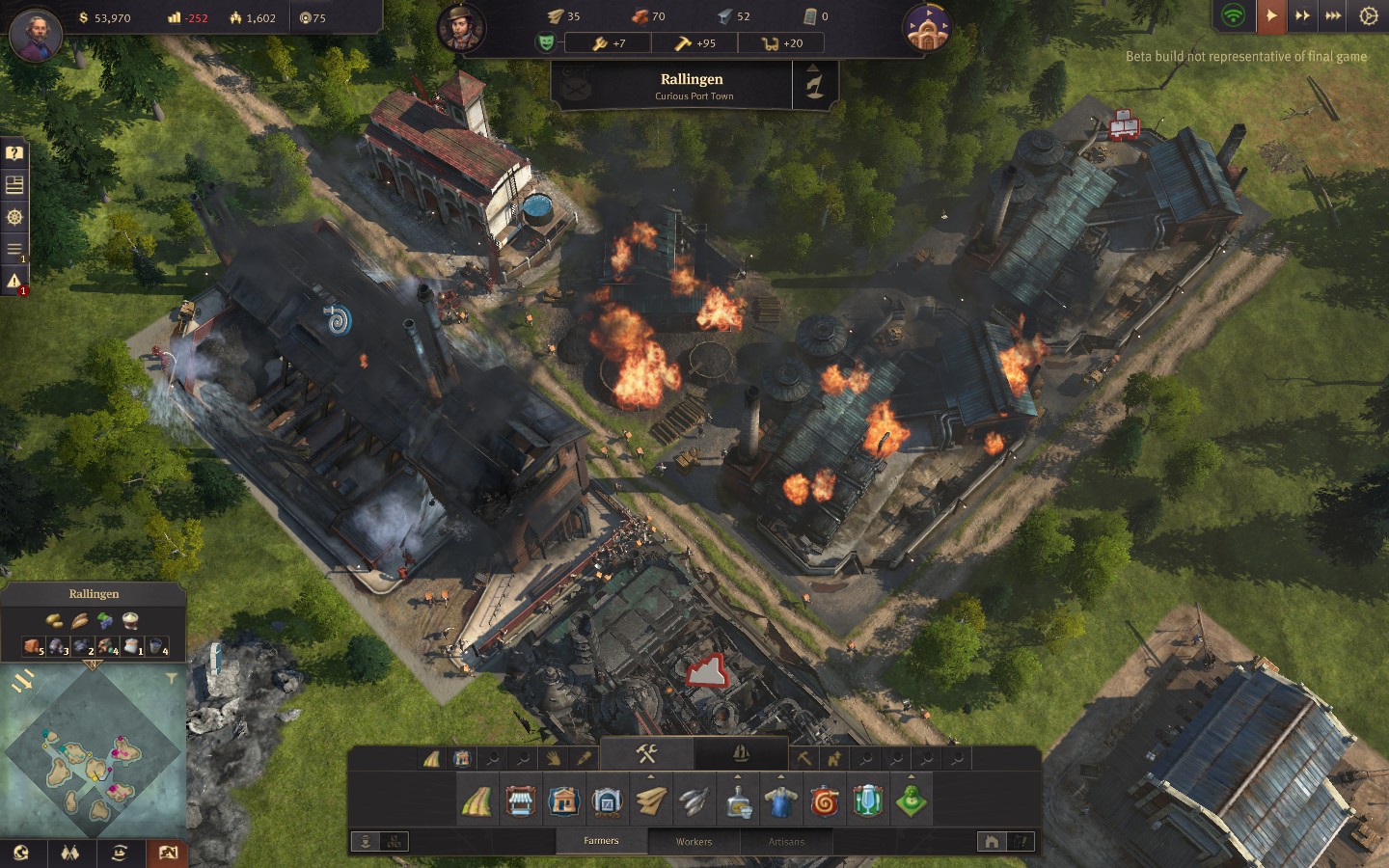Select the Farmers population tab
This screenshot has height=868, width=1389.
[x=601, y=841]
